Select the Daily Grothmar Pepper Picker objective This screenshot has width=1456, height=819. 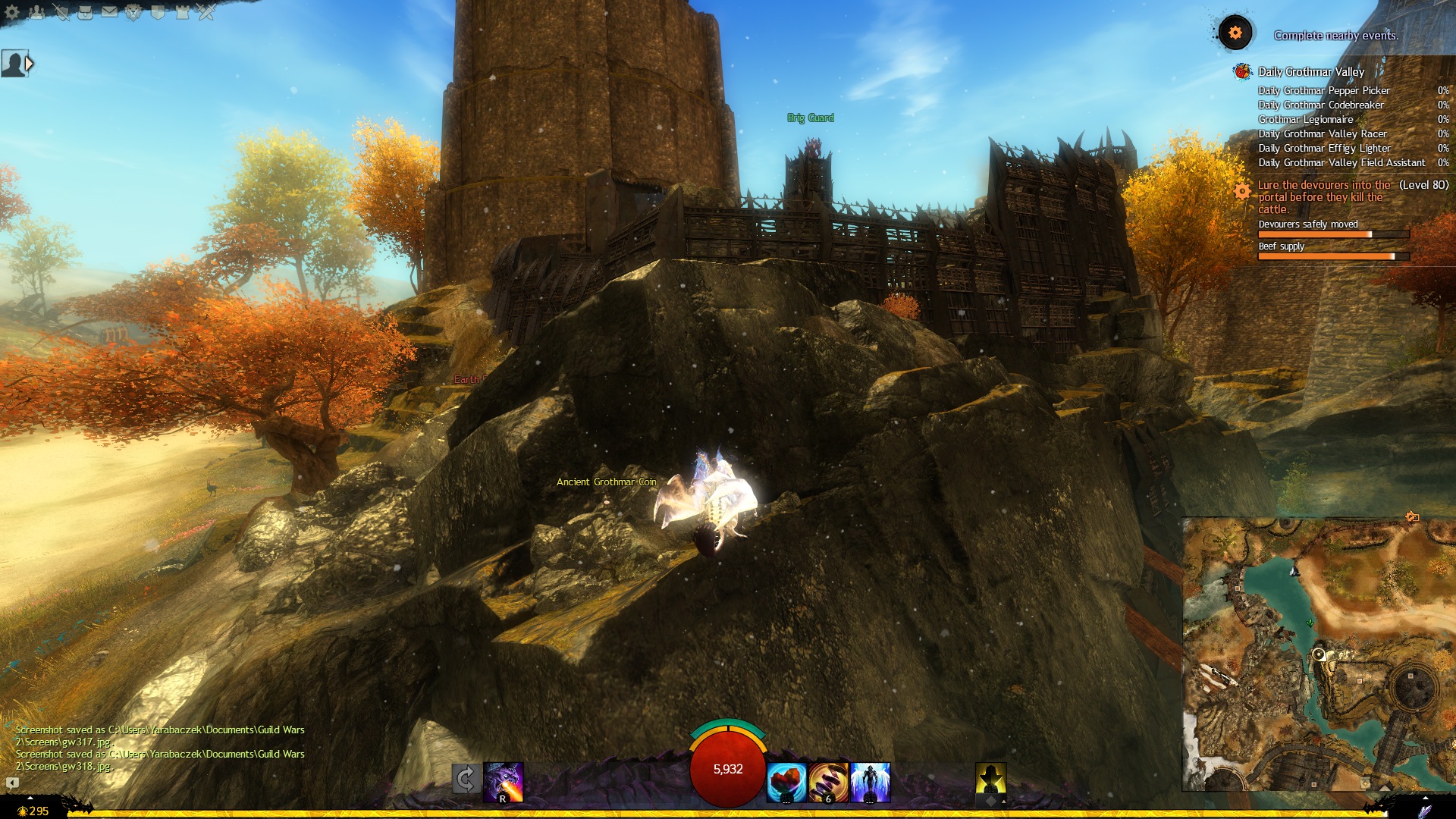[1324, 90]
